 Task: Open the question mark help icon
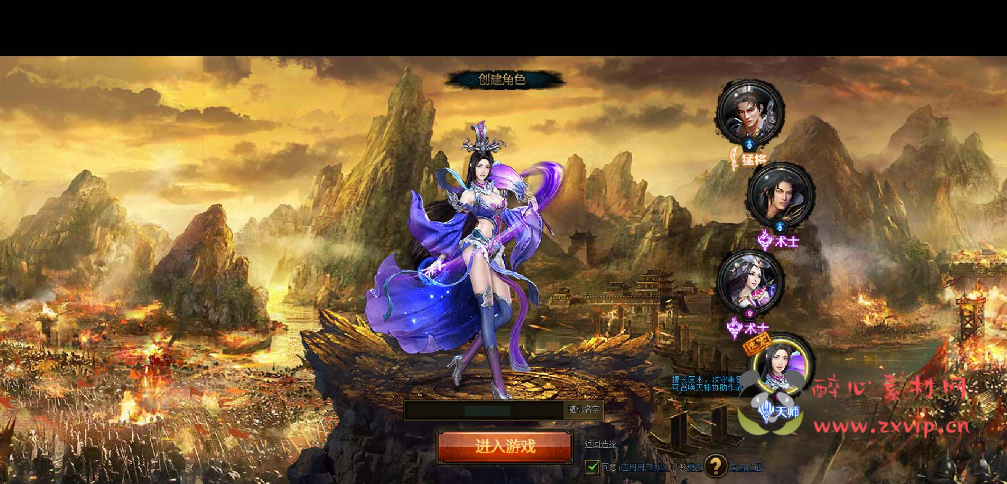(x=715, y=465)
